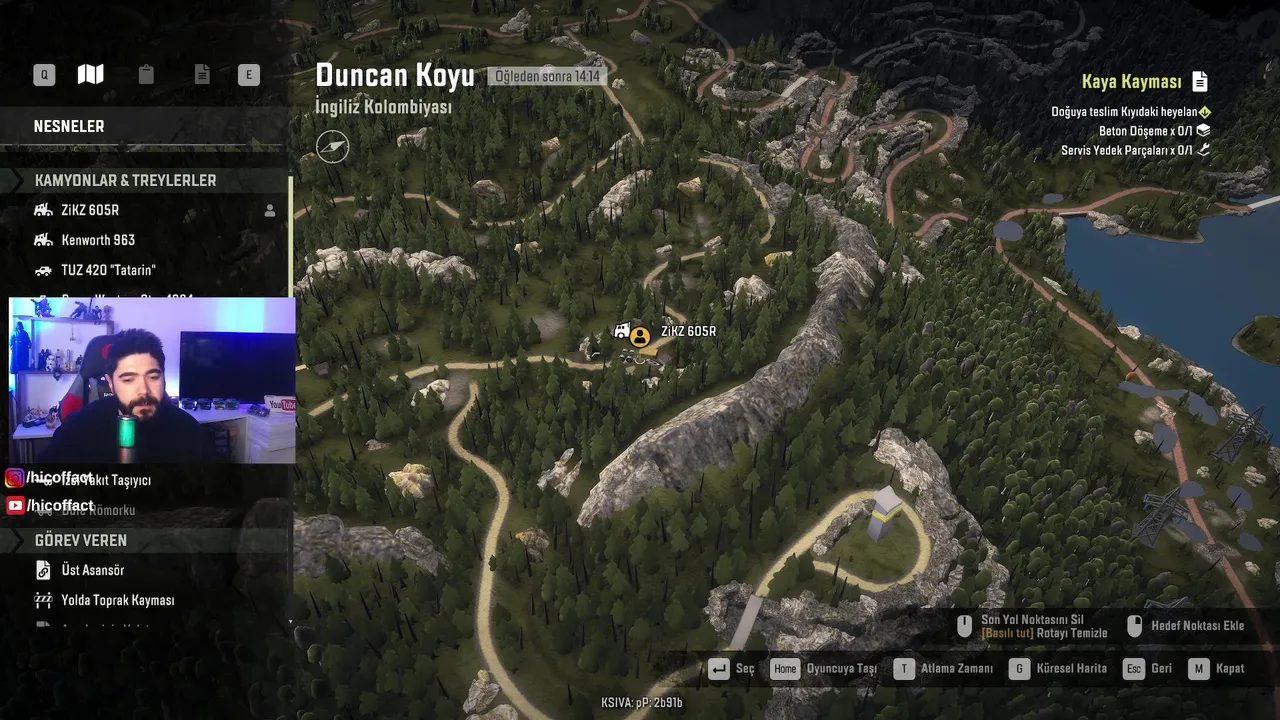This screenshot has width=1280, height=720.
Task: Choose TUZ 420 "Tatarin" from the list
Action: (108, 270)
